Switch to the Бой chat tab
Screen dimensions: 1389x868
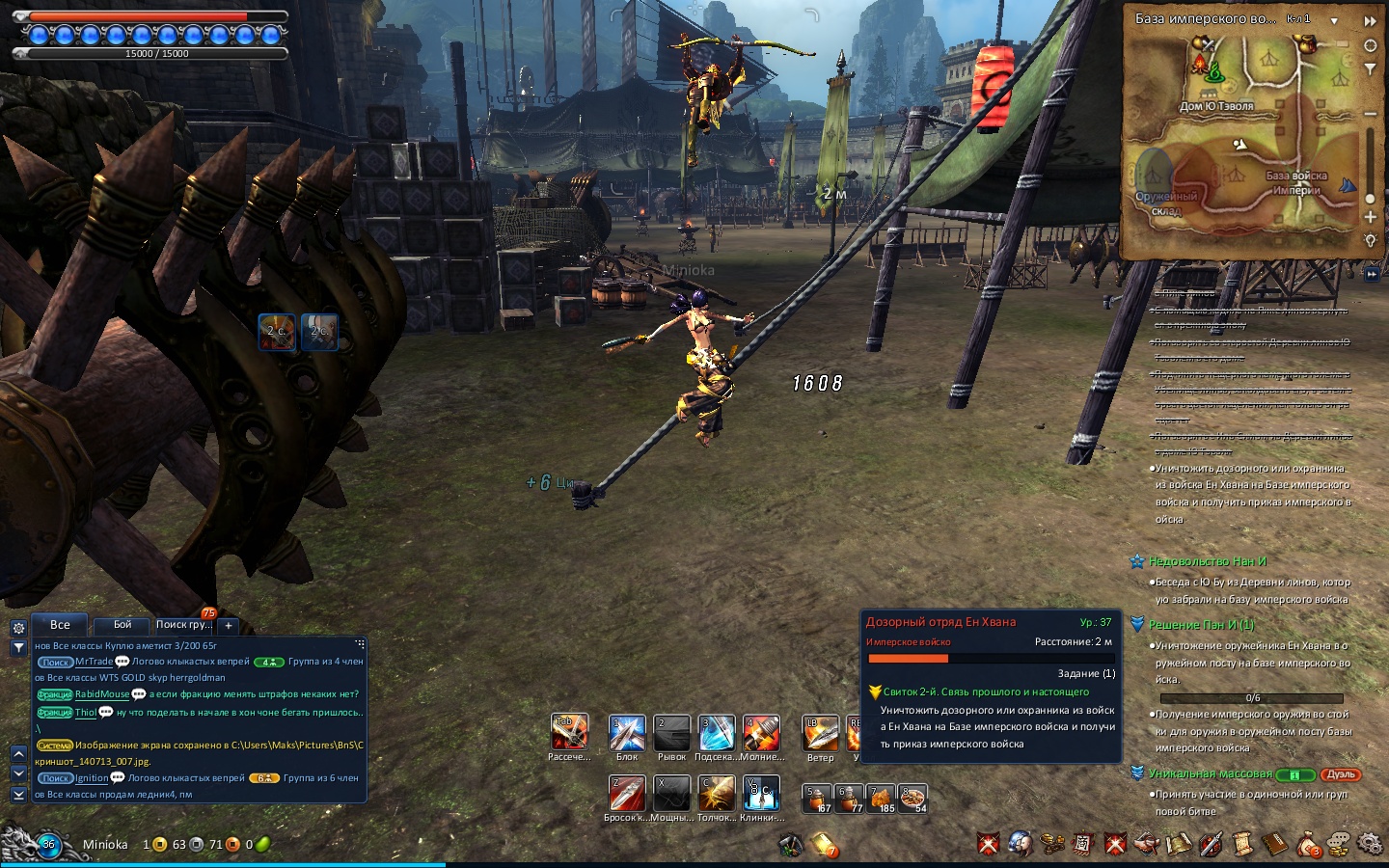pyautogui.click(x=123, y=625)
